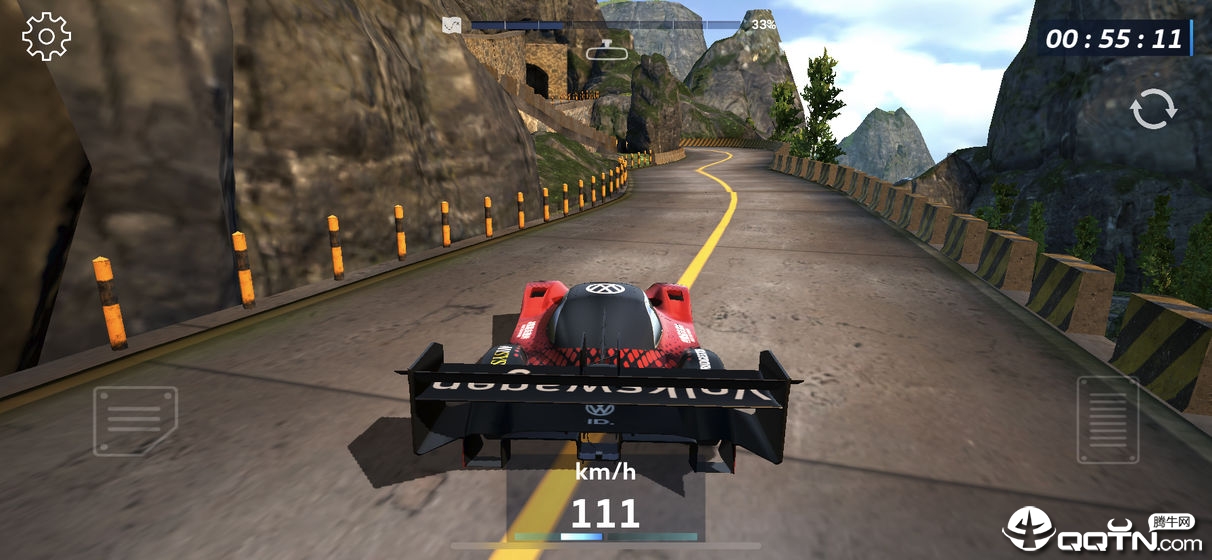Toggle the rear-view mirror icon
The image size is (1212, 560).
coord(605,49)
